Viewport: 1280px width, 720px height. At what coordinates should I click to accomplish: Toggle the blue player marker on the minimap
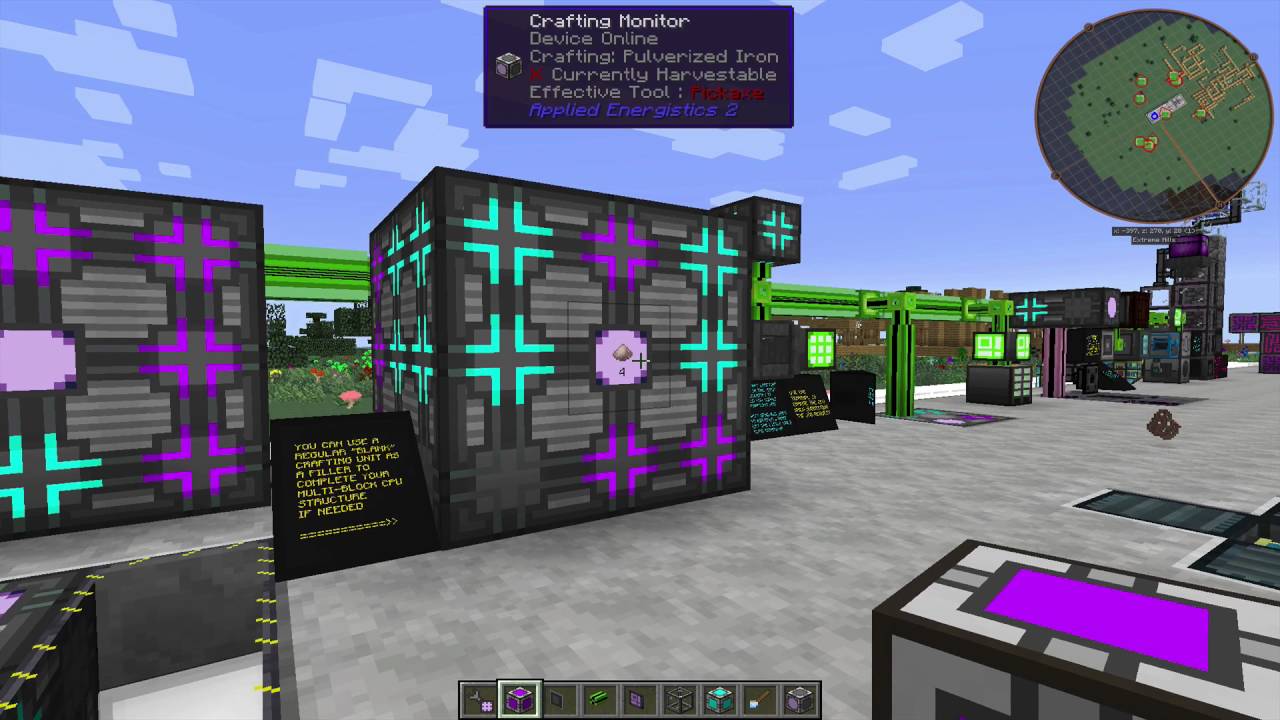(x=1153, y=116)
